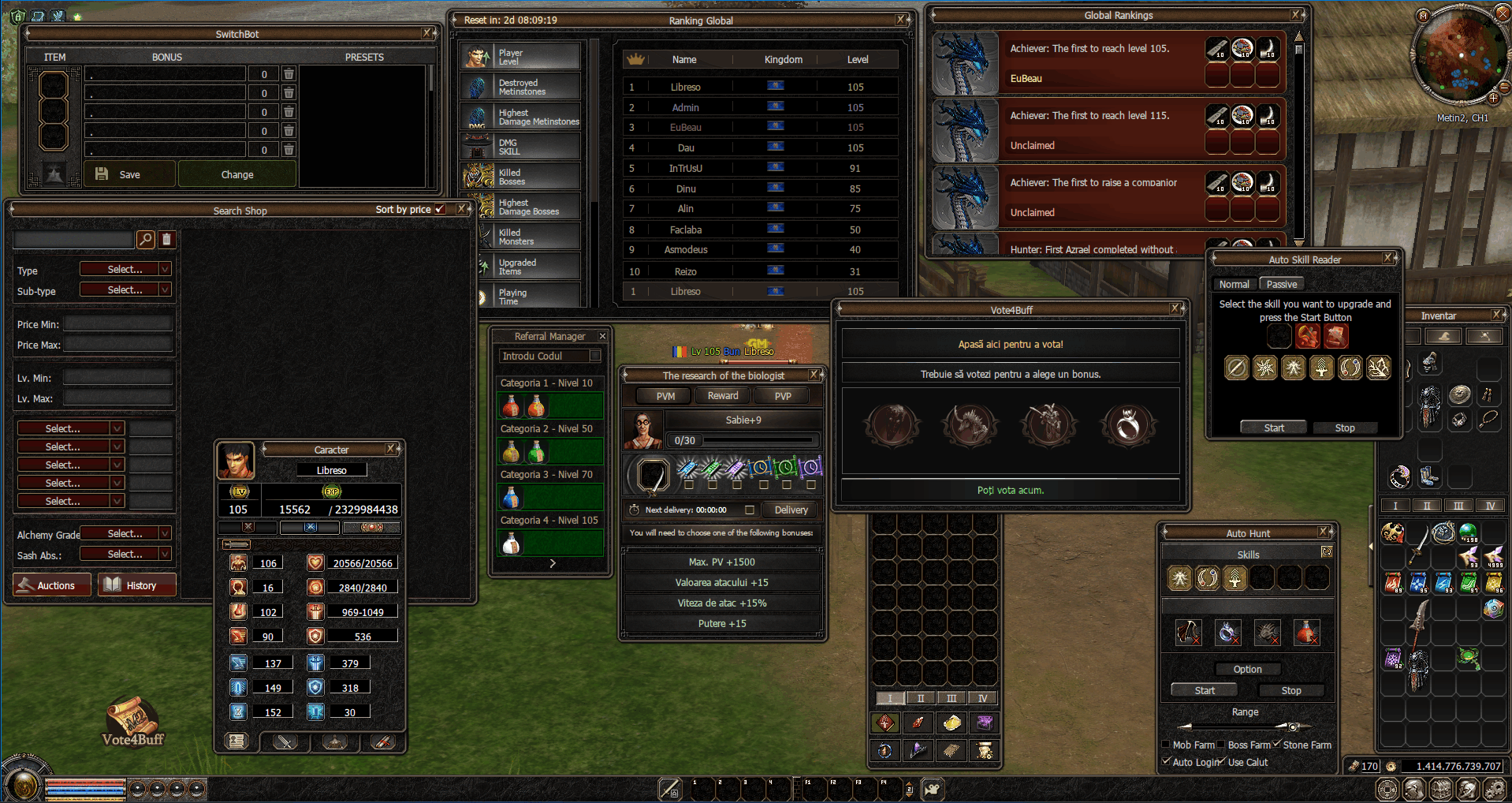
Task: Toggle the Sort by price checkbox
Action: (440, 209)
